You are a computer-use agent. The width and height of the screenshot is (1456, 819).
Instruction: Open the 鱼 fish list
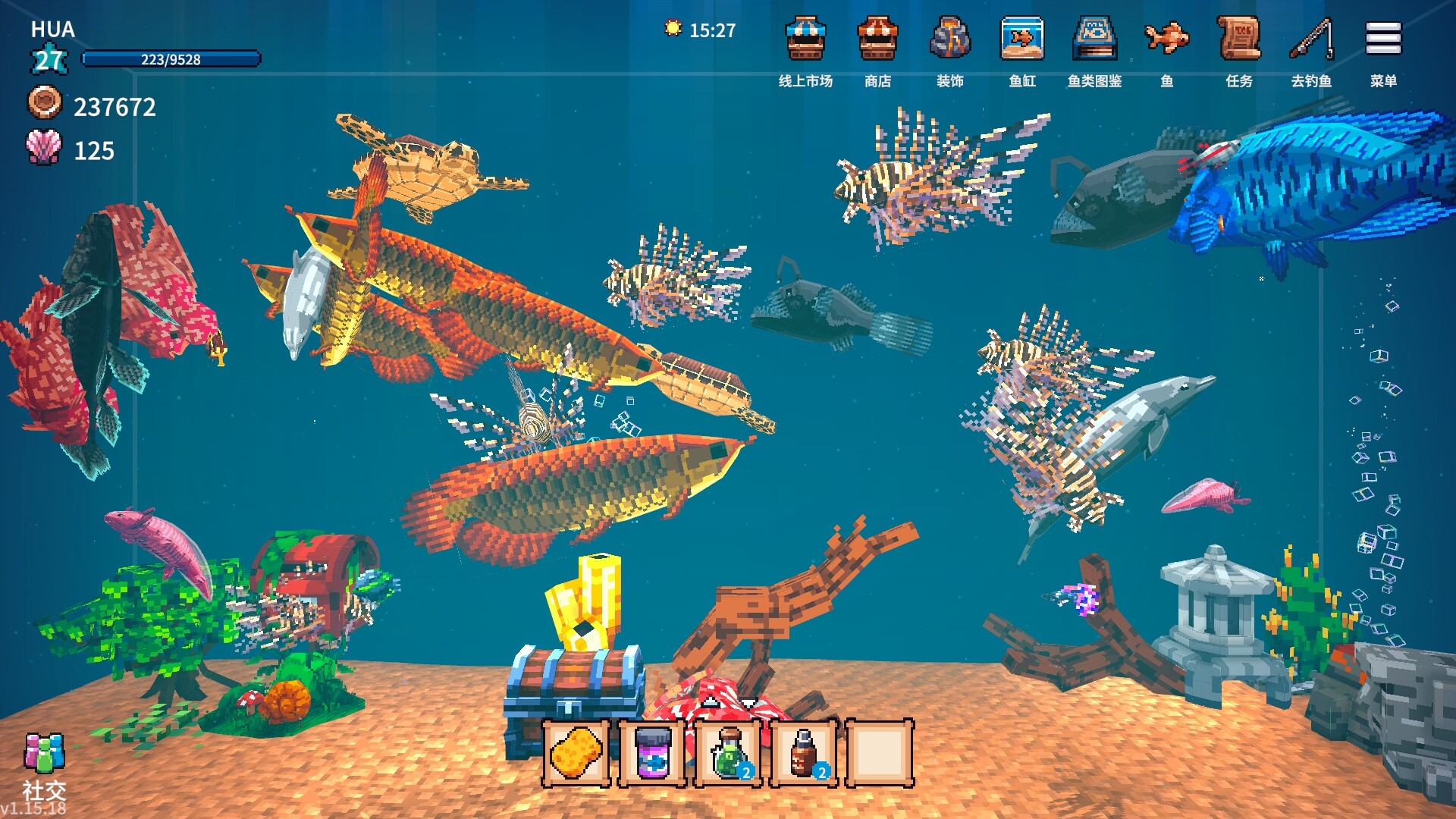pos(1166,43)
